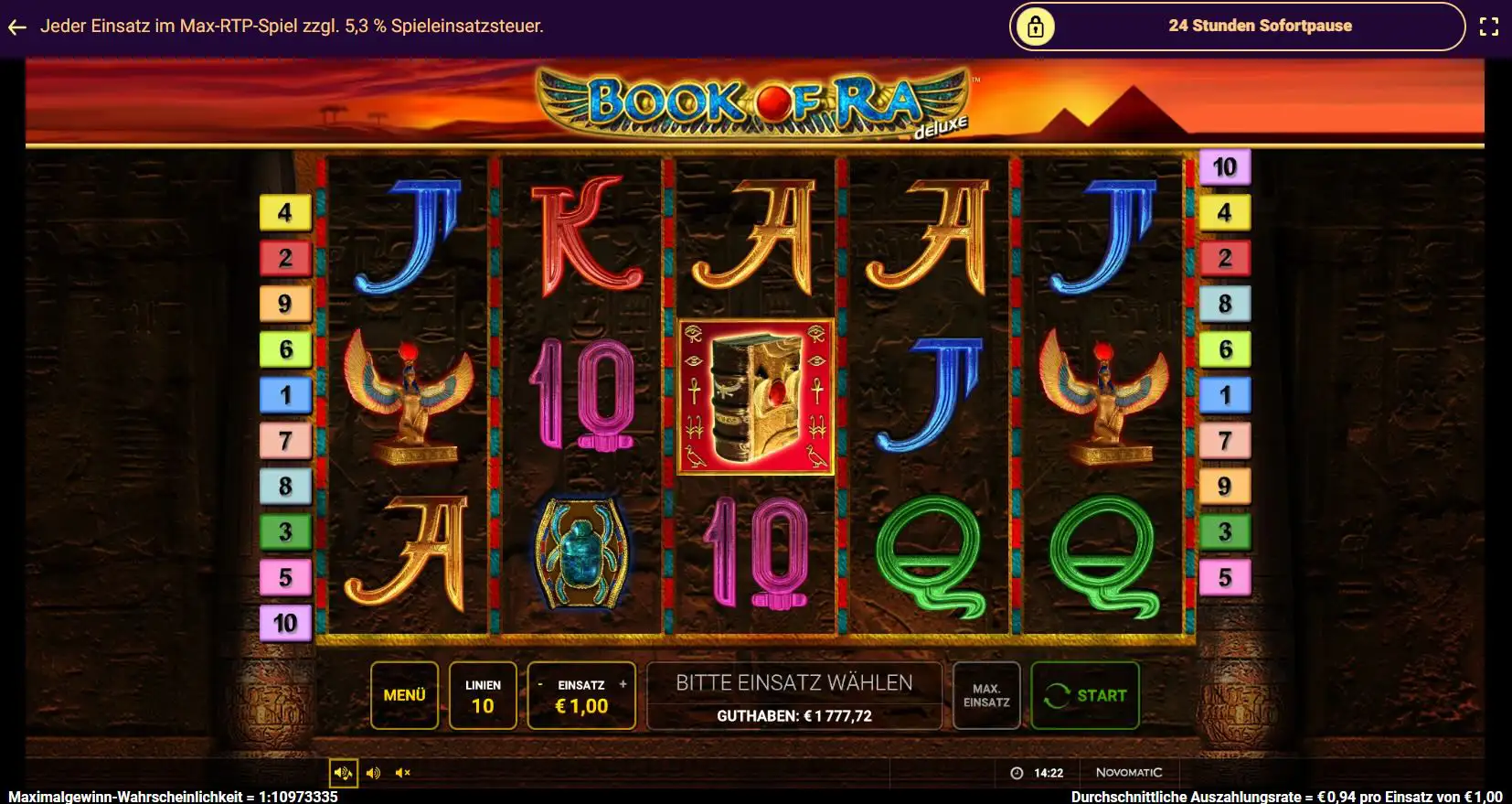Click the green spin arrows inside START
This screenshot has width=1512, height=804.
click(1059, 695)
